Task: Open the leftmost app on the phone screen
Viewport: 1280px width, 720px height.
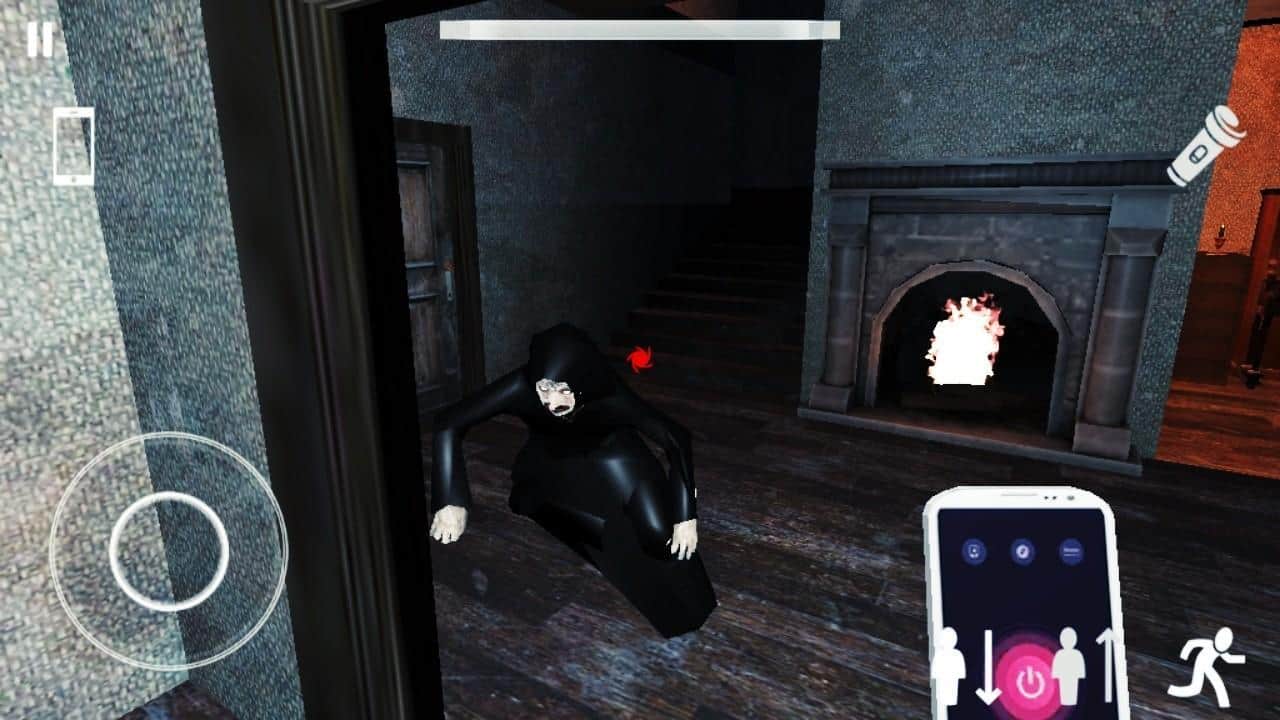Action: pyautogui.click(x=974, y=552)
